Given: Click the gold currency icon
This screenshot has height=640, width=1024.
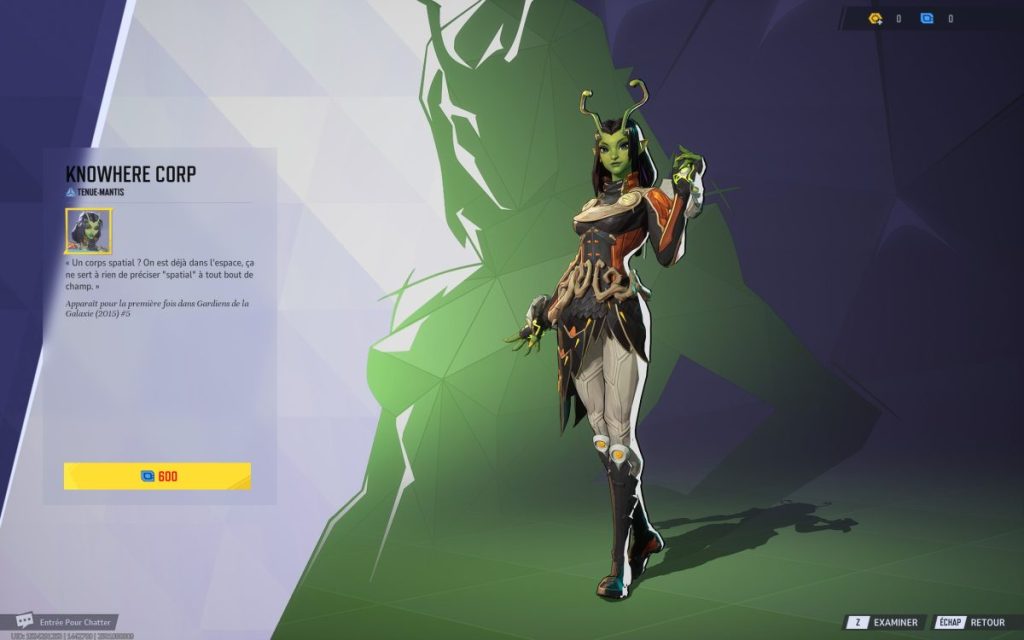Looking at the screenshot, I should click(x=876, y=18).
